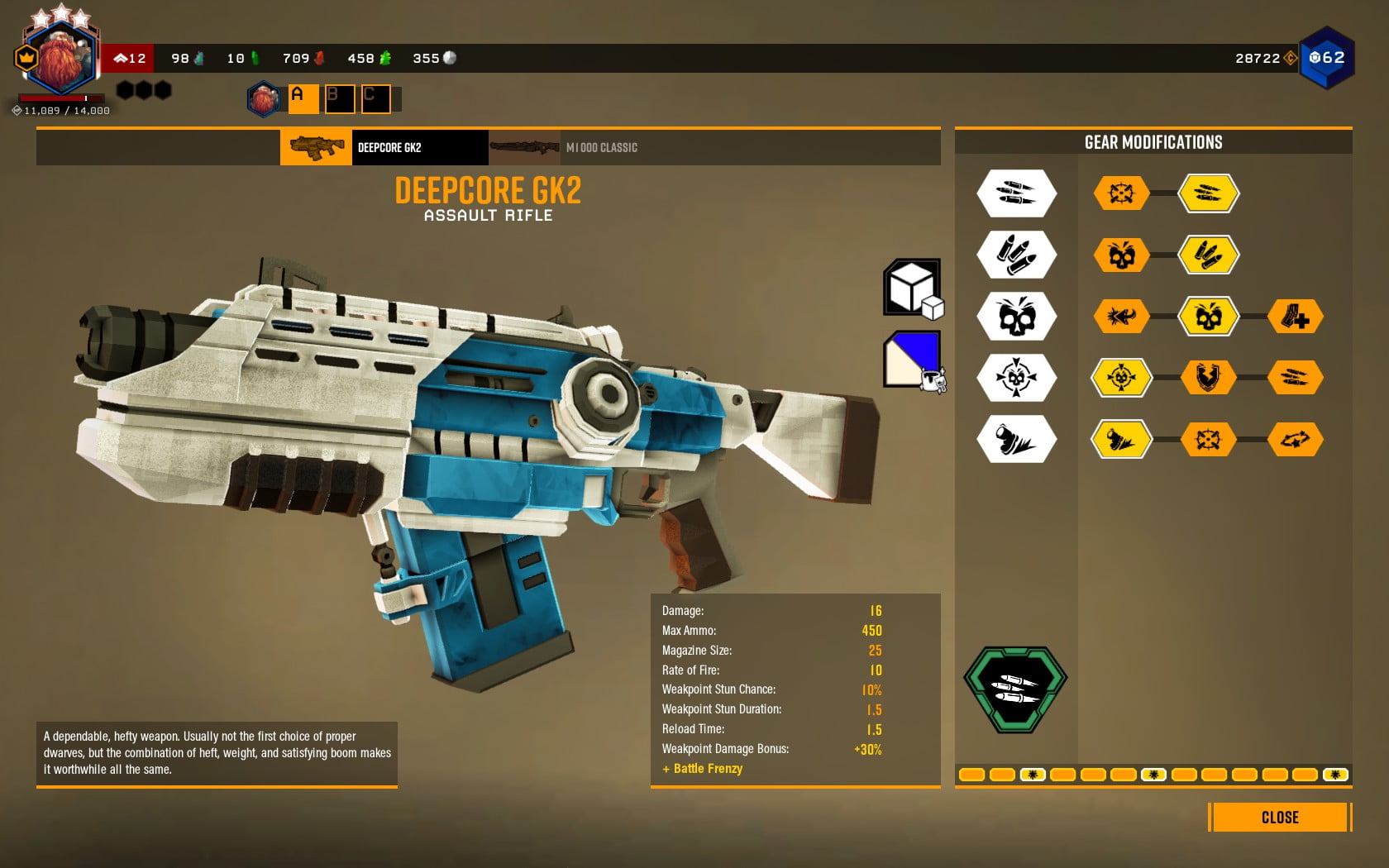The height and width of the screenshot is (868, 1389).
Task: Open the weapon skin cube icon
Action: (912, 288)
